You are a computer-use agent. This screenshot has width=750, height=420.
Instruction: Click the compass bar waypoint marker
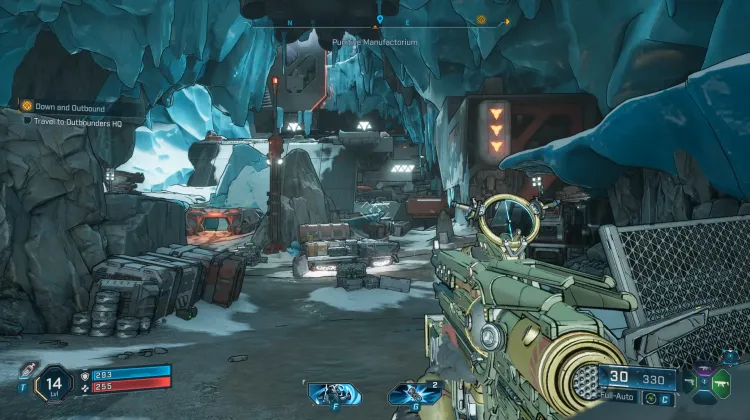378,19
